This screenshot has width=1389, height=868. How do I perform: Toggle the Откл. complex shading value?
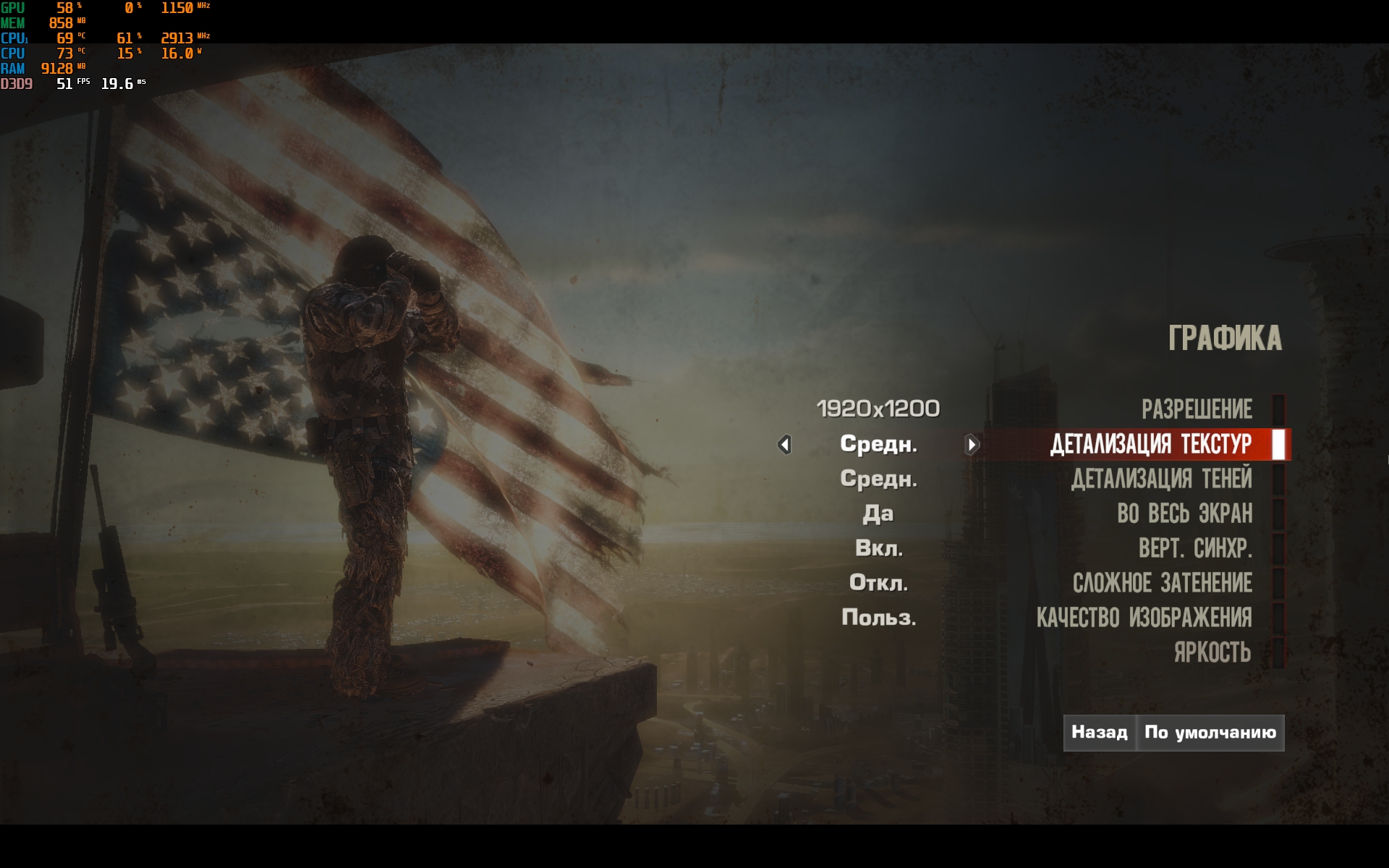pos(878,583)
